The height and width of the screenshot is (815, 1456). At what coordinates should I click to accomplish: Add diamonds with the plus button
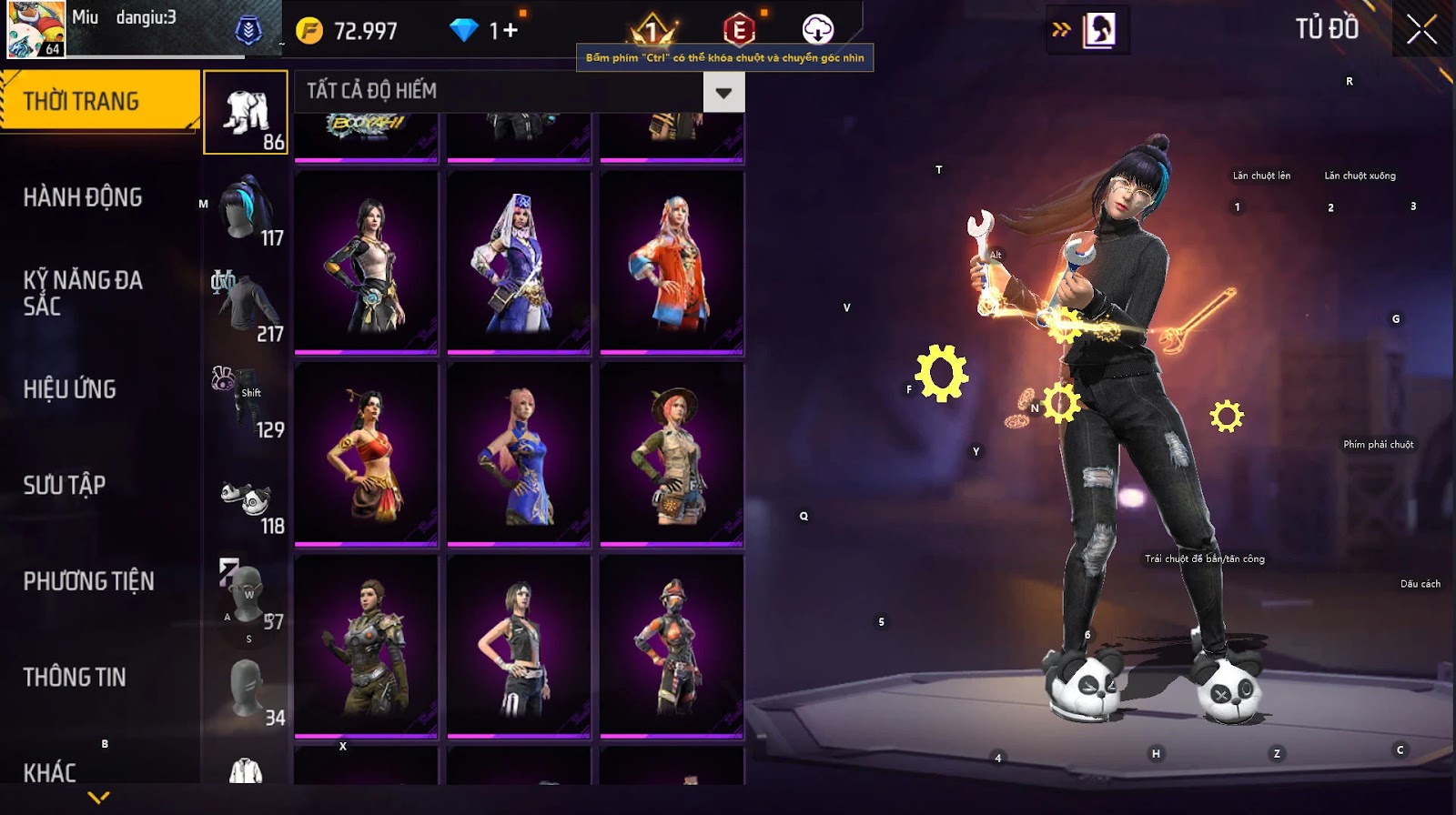(x=511, y=31)
